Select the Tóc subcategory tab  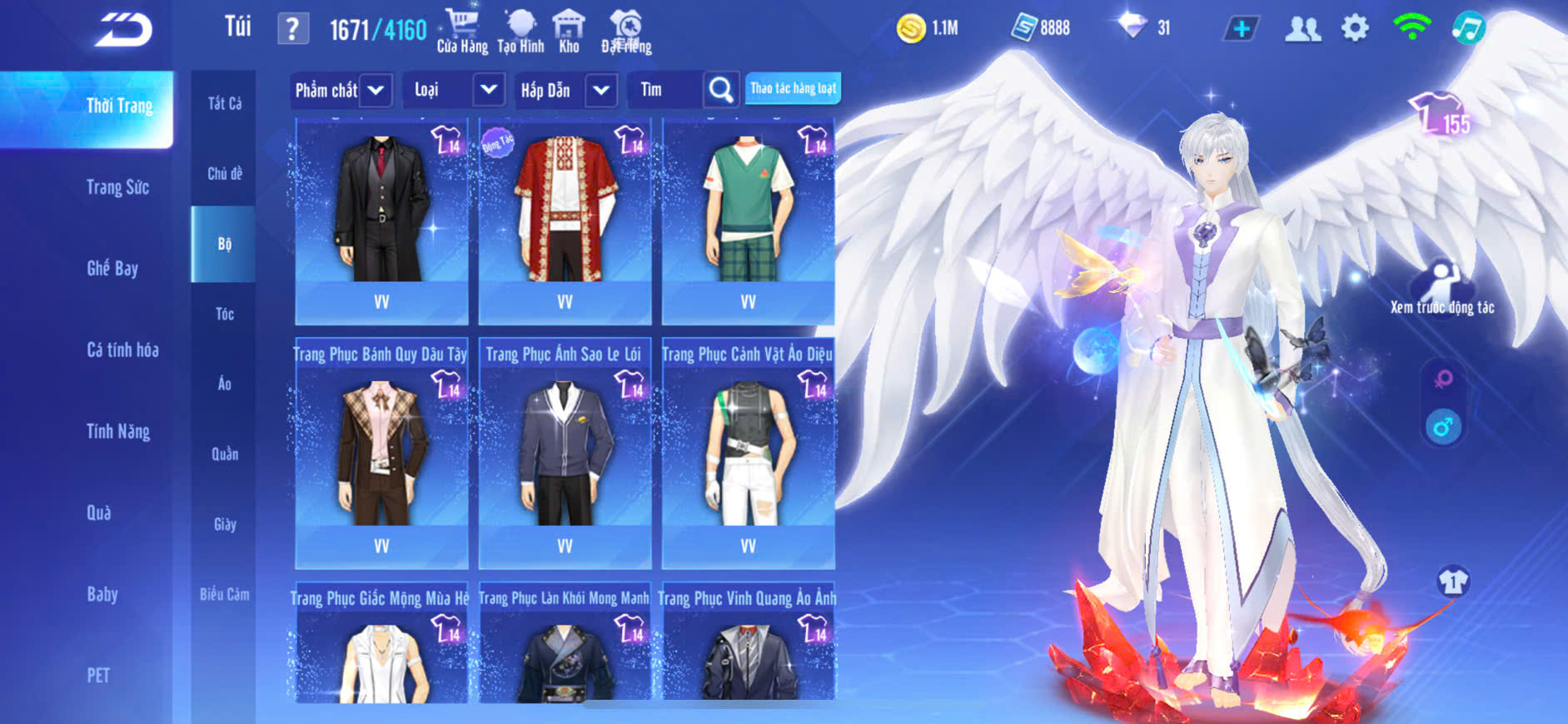pos(224,314)
